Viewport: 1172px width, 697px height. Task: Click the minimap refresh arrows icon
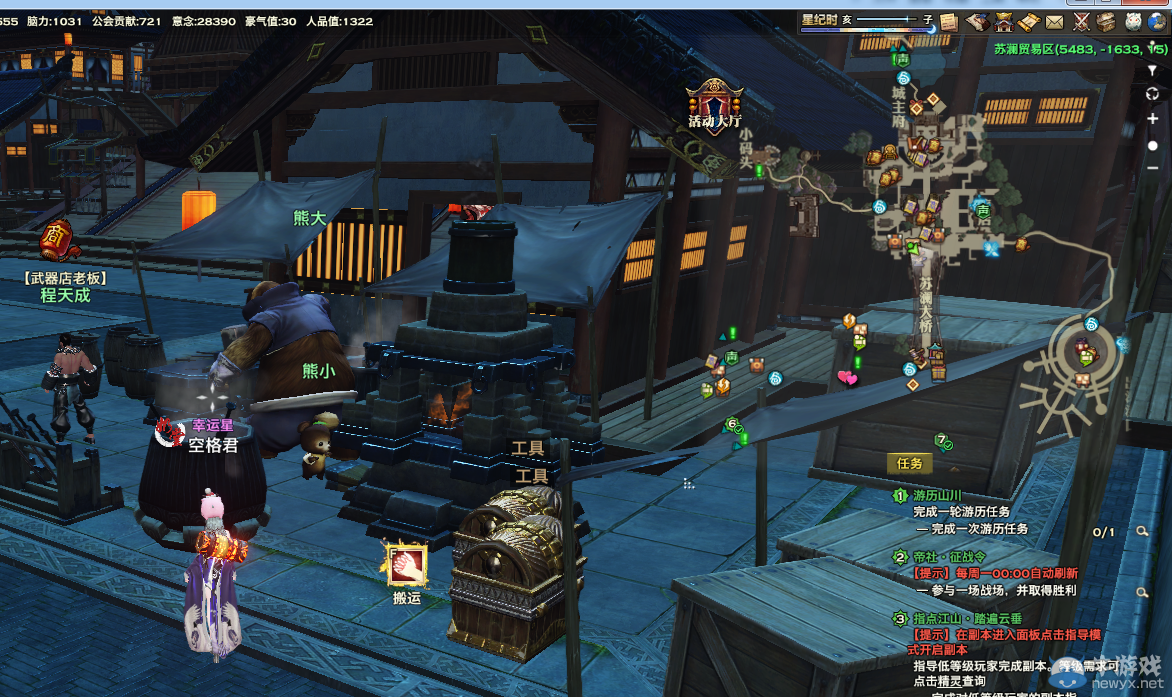click(1153, 94)
